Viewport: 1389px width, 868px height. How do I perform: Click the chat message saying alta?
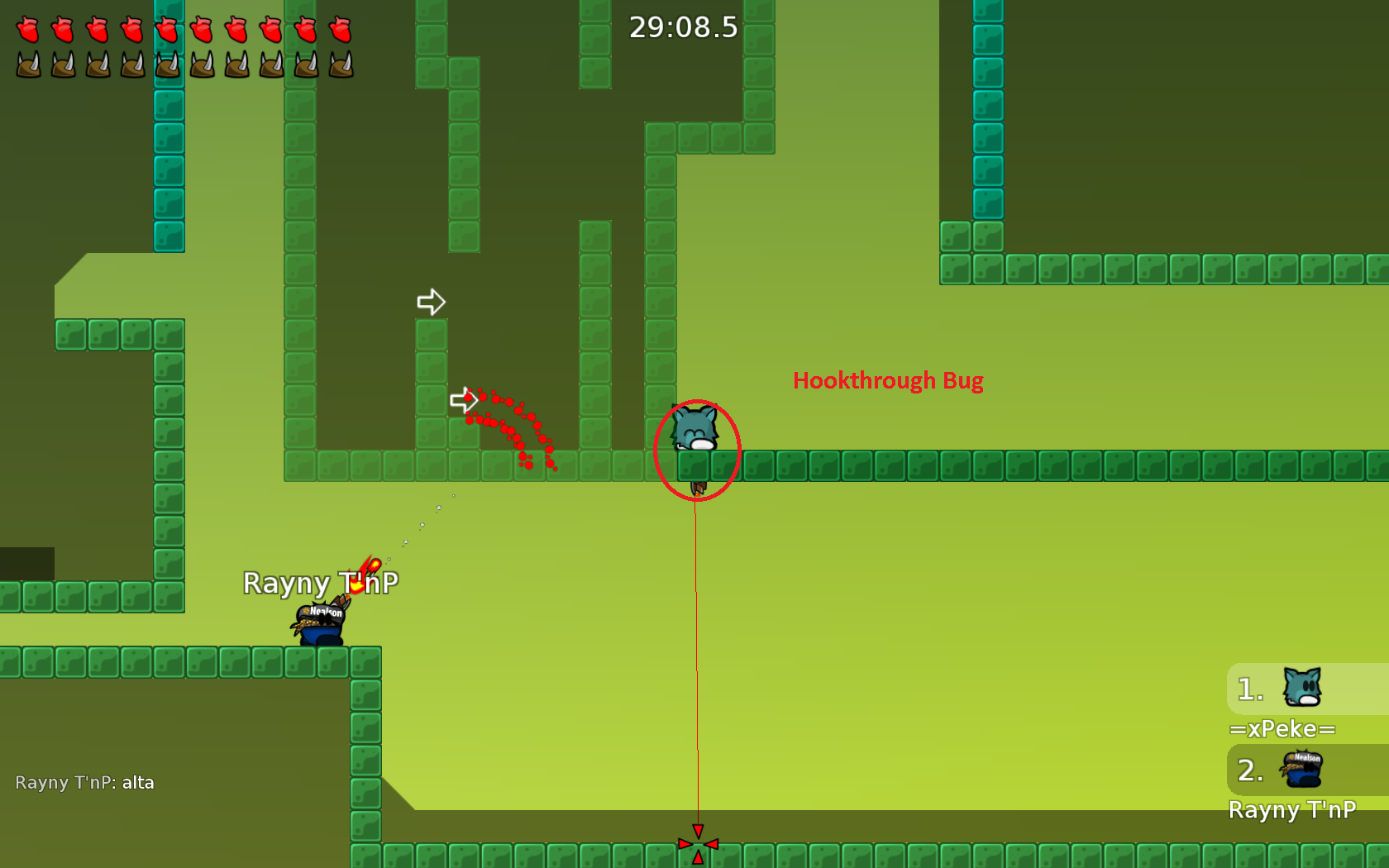tap(139, 782)
